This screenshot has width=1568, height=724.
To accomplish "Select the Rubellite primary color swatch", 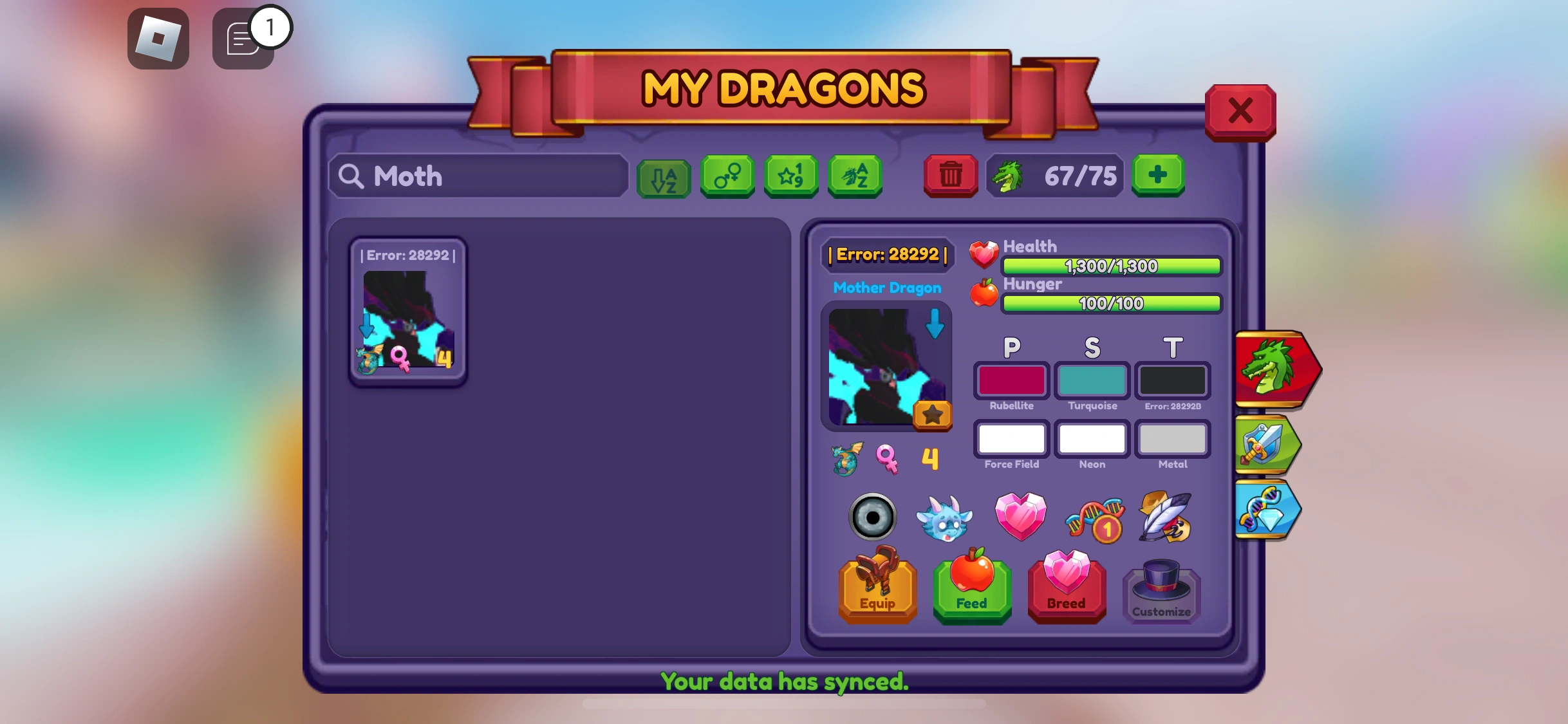I will click(1011, 381).
